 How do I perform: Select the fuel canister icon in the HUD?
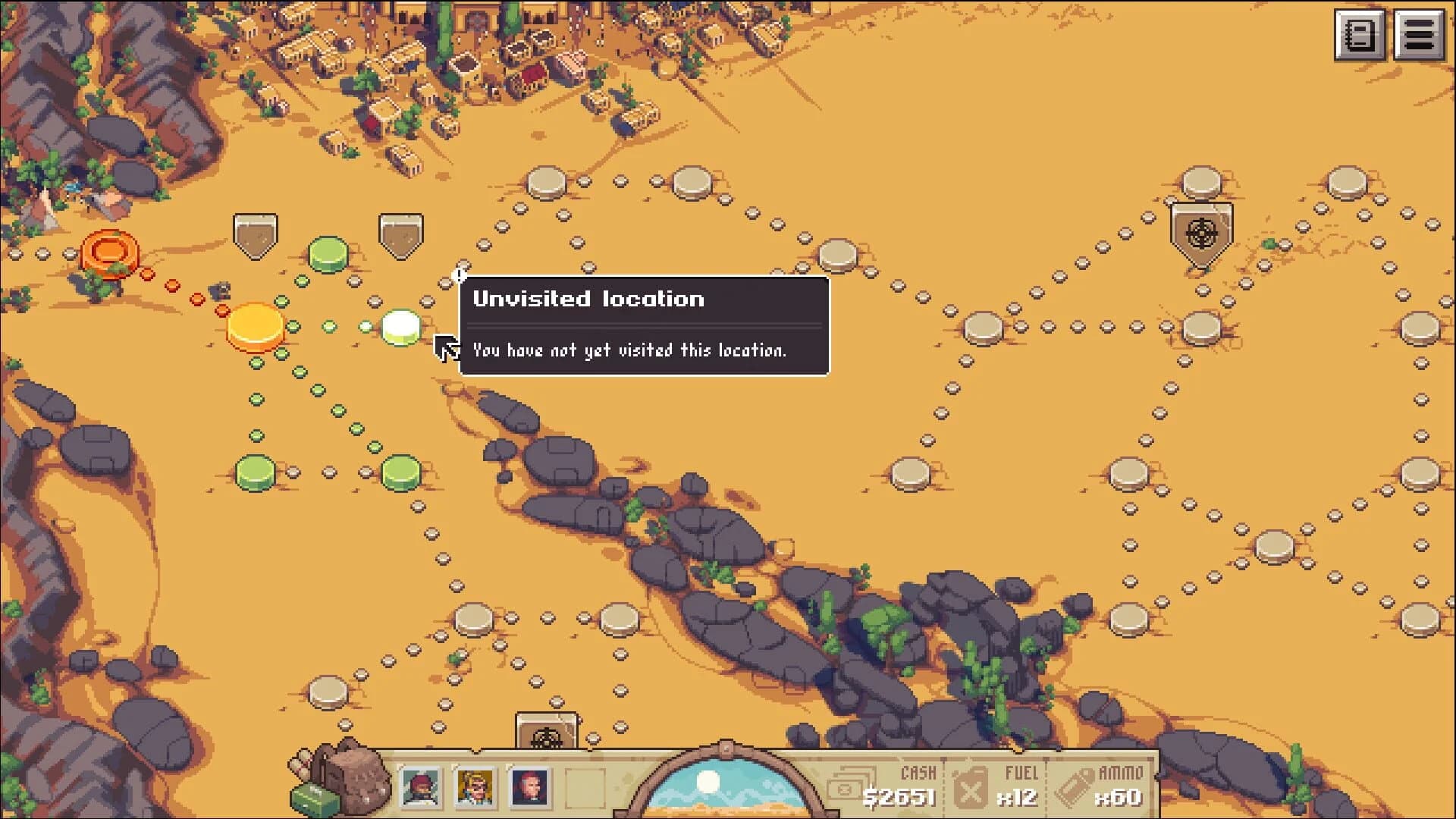[973, 789]
